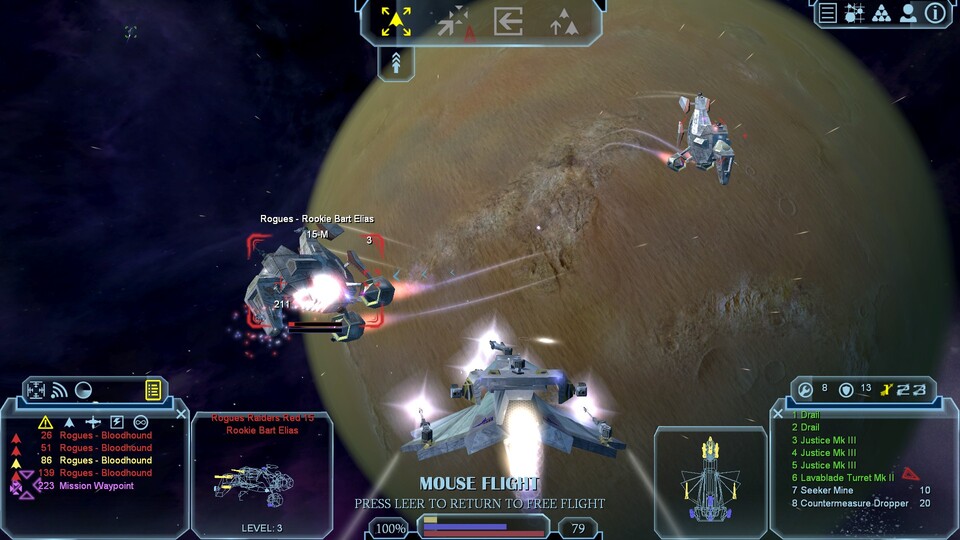
Task: Open the information icon in top-right bar
Action: pos(935,13)
